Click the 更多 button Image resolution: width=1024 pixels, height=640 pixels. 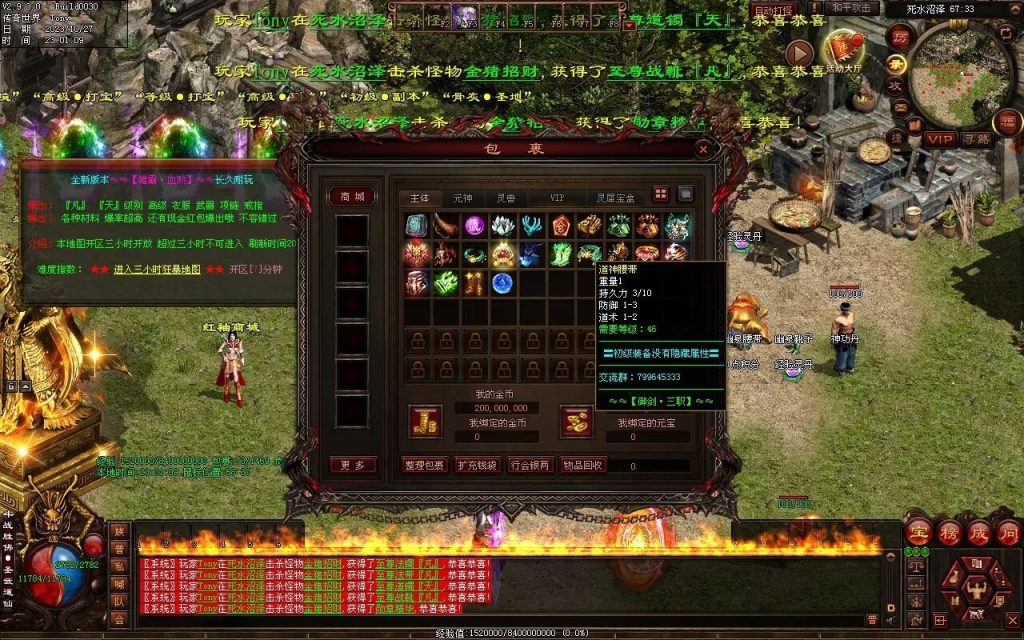point(353,465)
